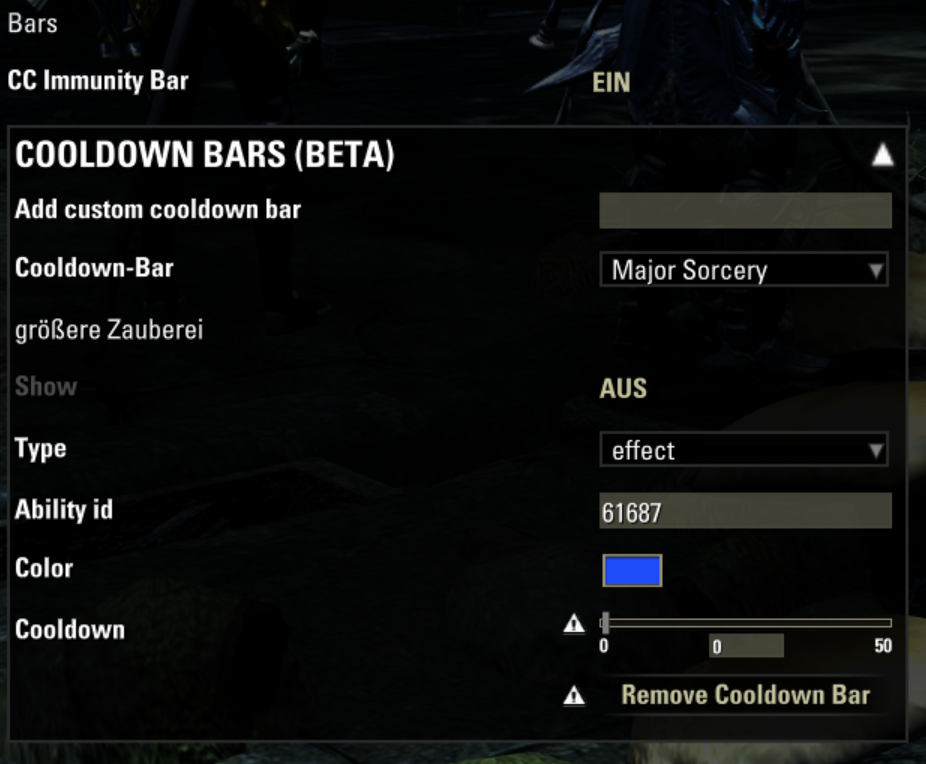Open the blue Color swatch picker
The height and width of the screenshot is (764, 926).
click(632, 570)
